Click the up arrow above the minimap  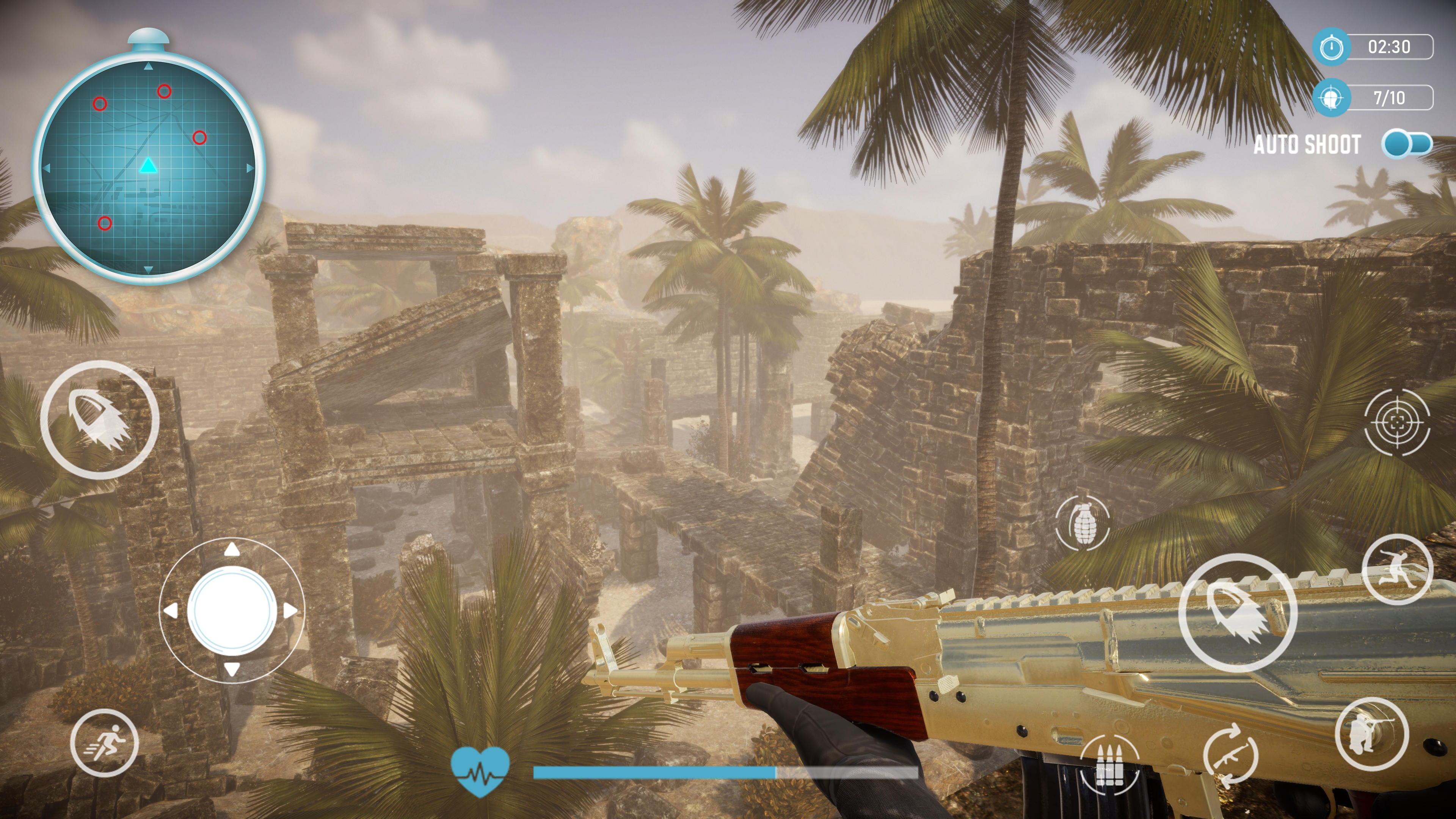click(148, 66)
